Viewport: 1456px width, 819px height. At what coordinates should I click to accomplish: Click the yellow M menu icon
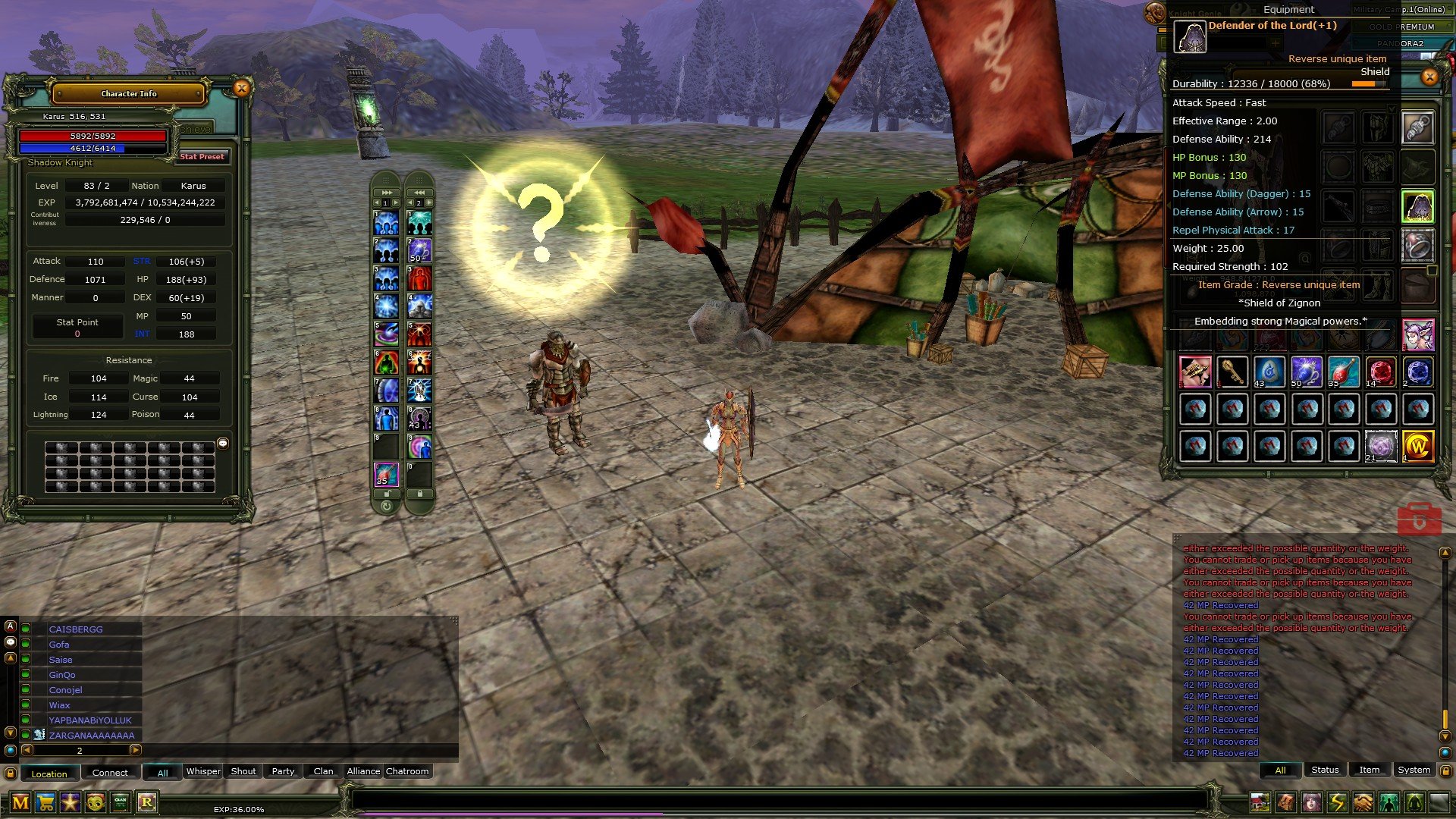point(20,802)
